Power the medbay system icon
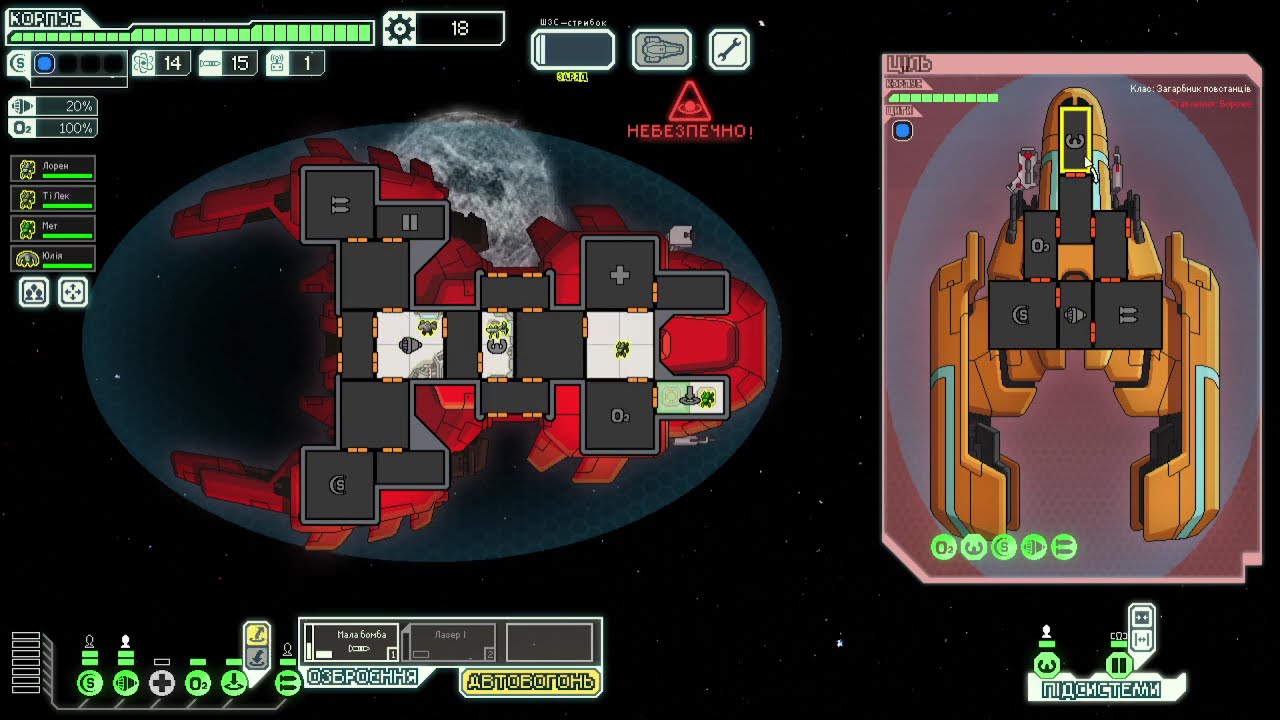This screenshot has width=1280, height=720. [x=162, y=683]
